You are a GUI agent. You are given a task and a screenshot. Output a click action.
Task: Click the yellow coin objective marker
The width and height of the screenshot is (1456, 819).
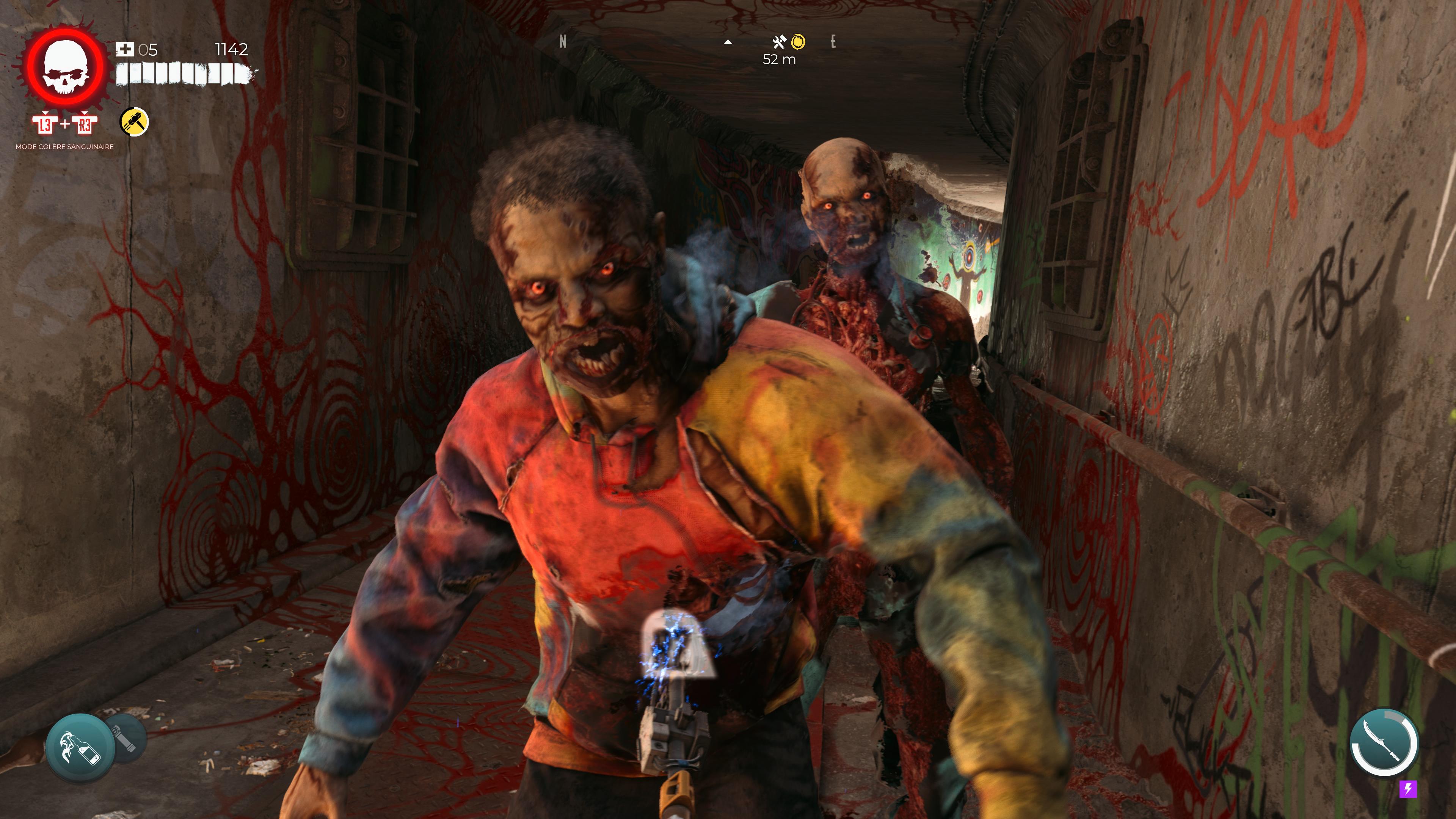(799, 41)
